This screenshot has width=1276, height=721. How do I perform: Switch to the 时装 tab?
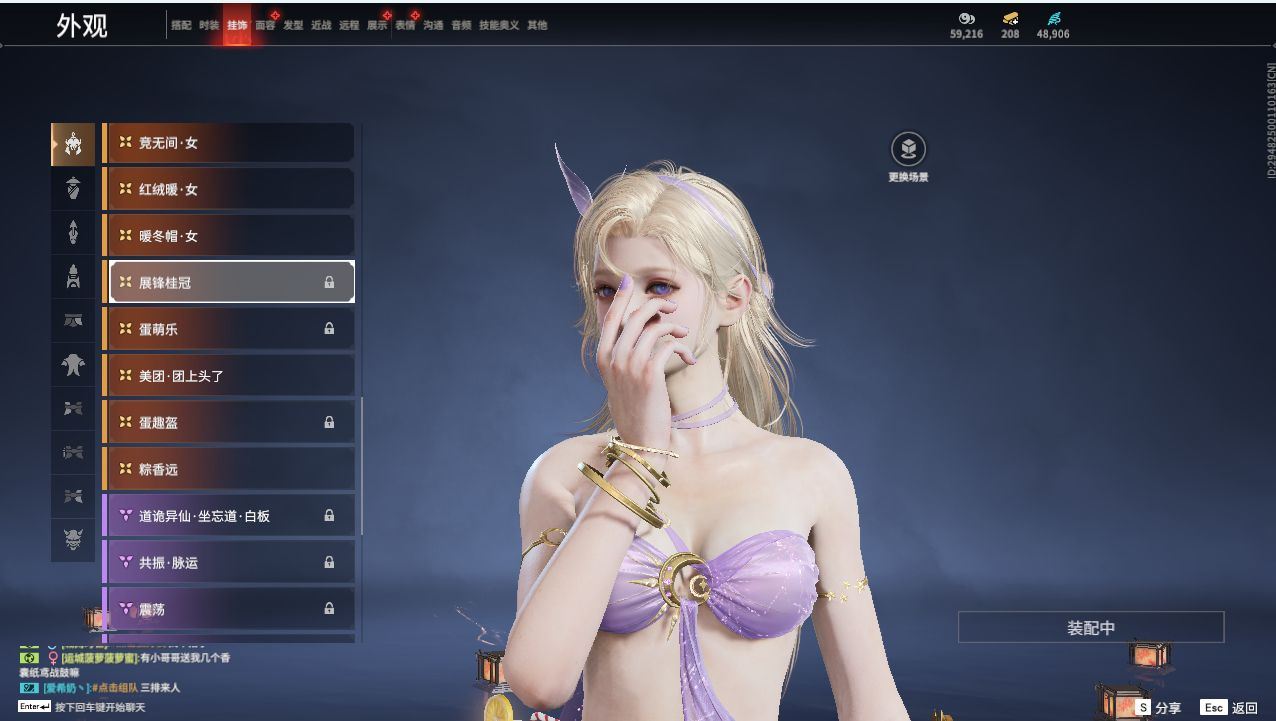pyautogui.click(x=209, y=25)
